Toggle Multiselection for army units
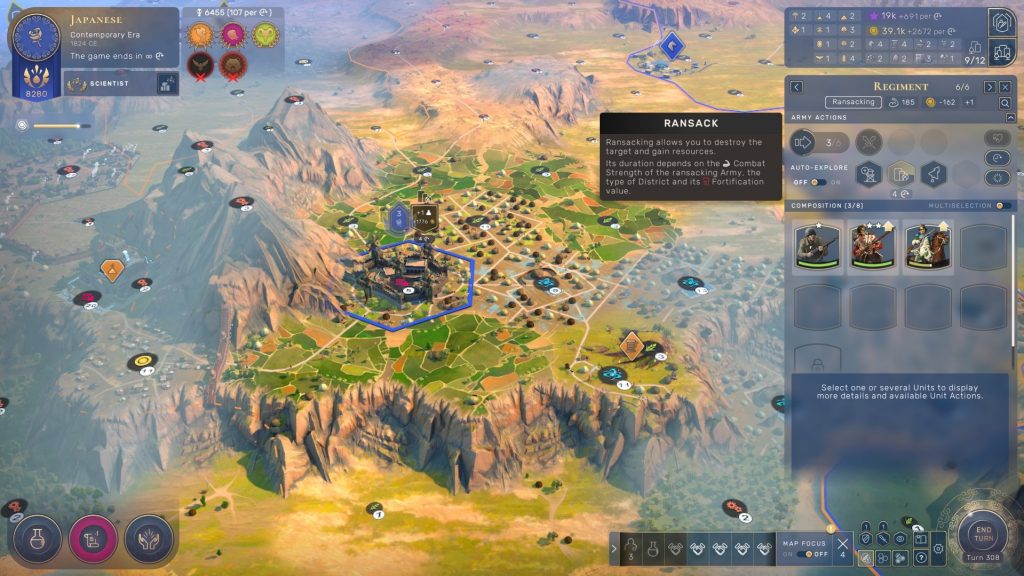 1002,206
